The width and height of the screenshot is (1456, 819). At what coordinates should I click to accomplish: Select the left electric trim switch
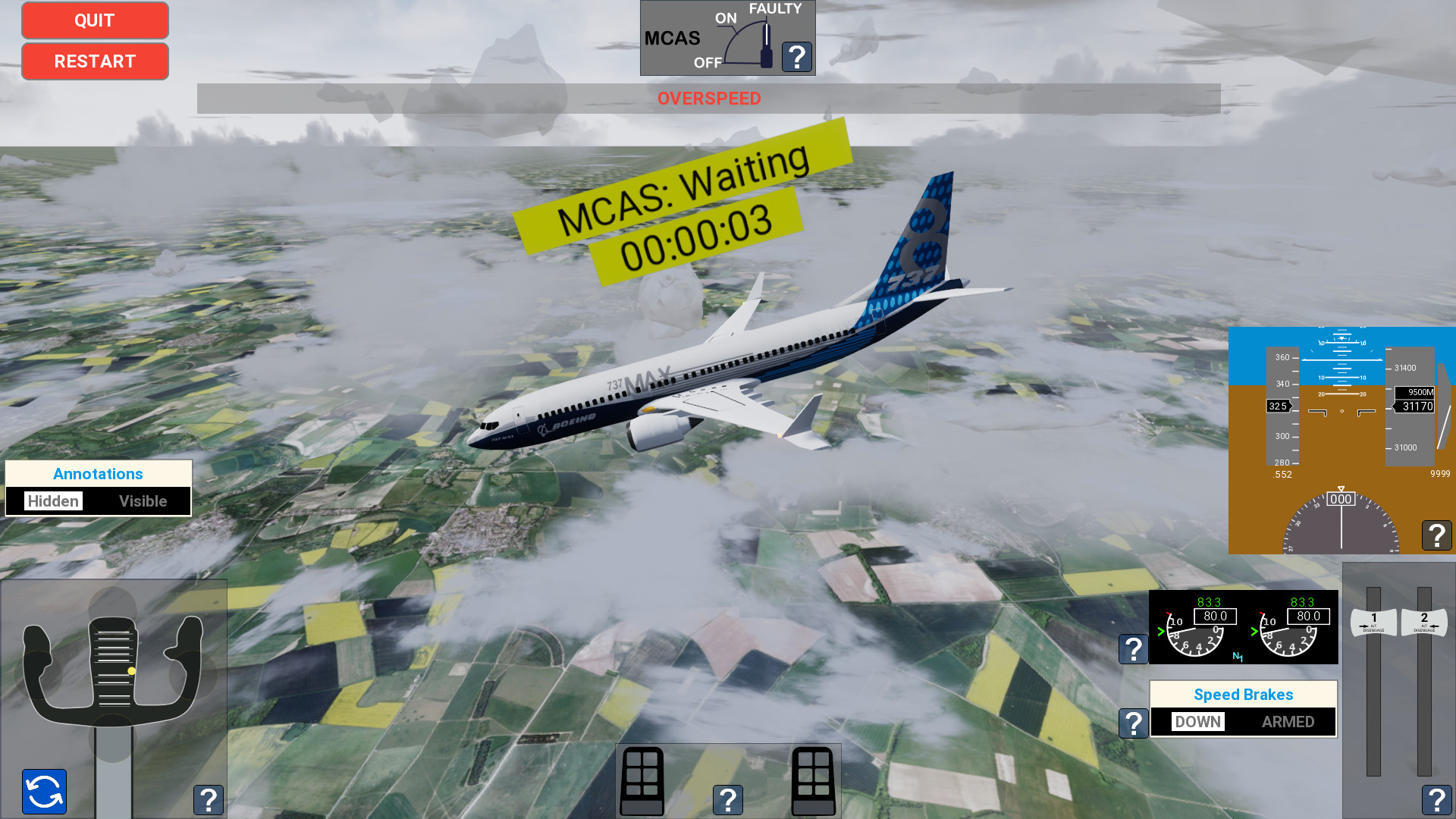pyautogui.click(x=641, y=780)
